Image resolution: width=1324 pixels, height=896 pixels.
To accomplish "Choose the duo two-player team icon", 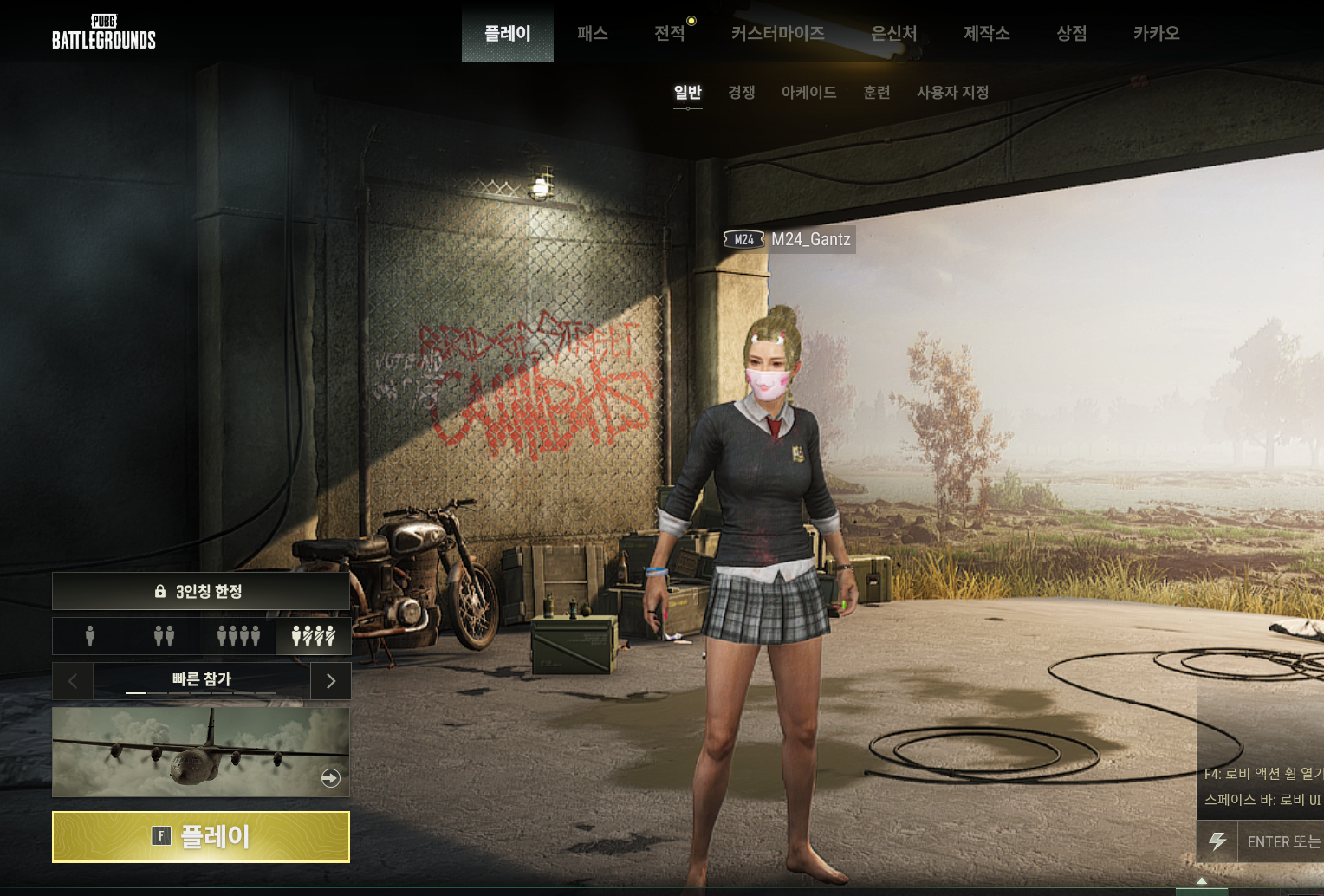I will coord(164,636).
